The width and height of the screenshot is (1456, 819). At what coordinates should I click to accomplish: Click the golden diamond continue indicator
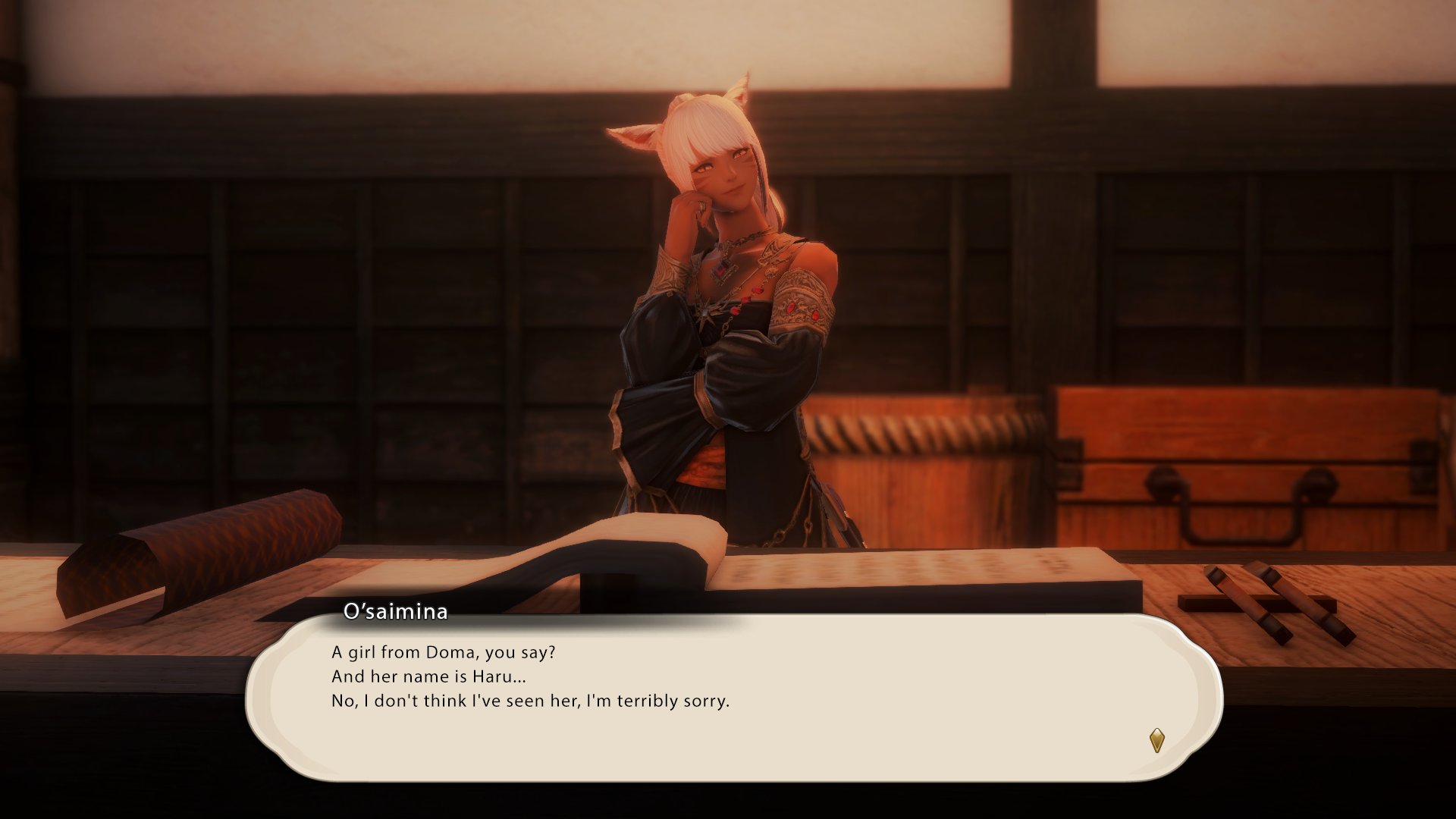pos(1156,740)
